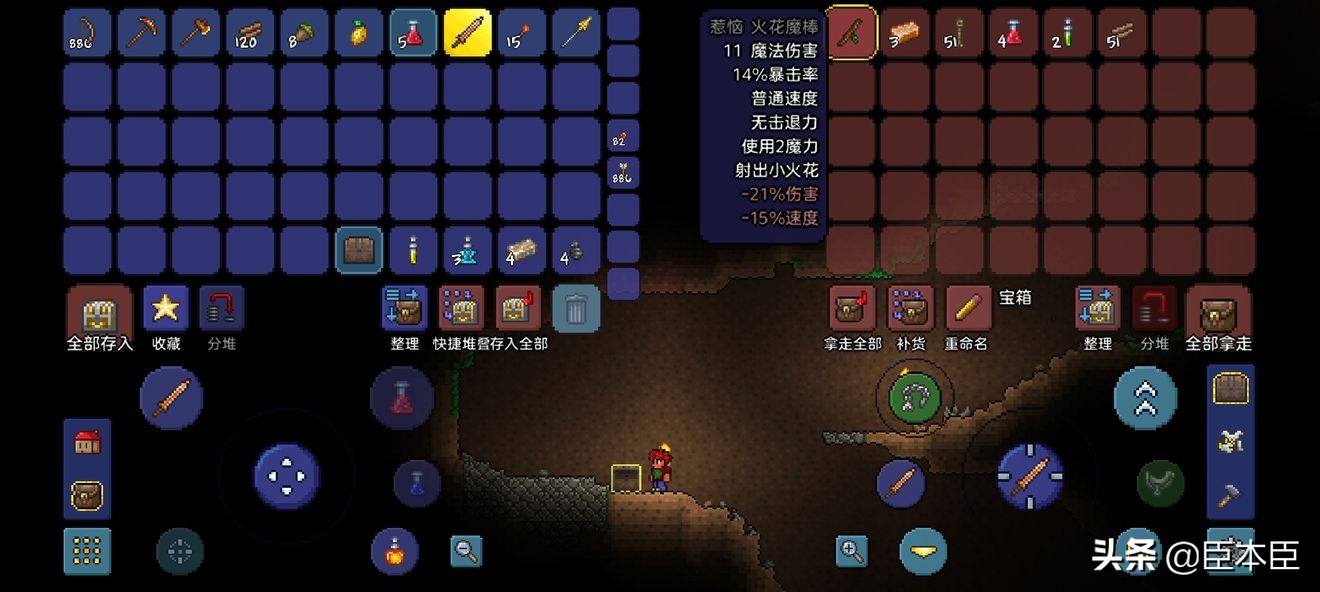Use the 快捷堆叠 quick stack button
This screenshot has width=1320, height=592.
(461, 308)
